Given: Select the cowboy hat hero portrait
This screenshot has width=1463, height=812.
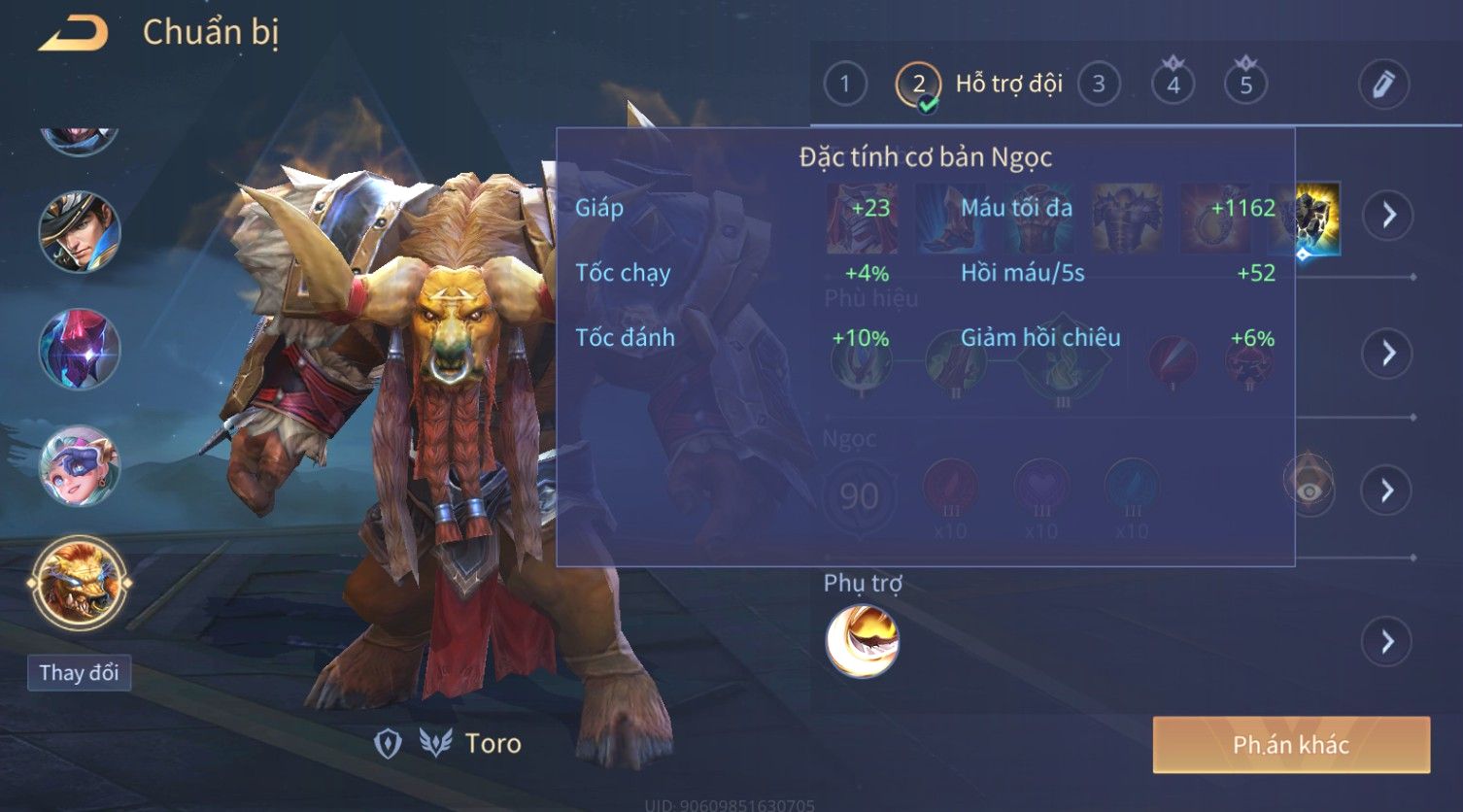Looking at the screenshot, I should pos(80,232).
